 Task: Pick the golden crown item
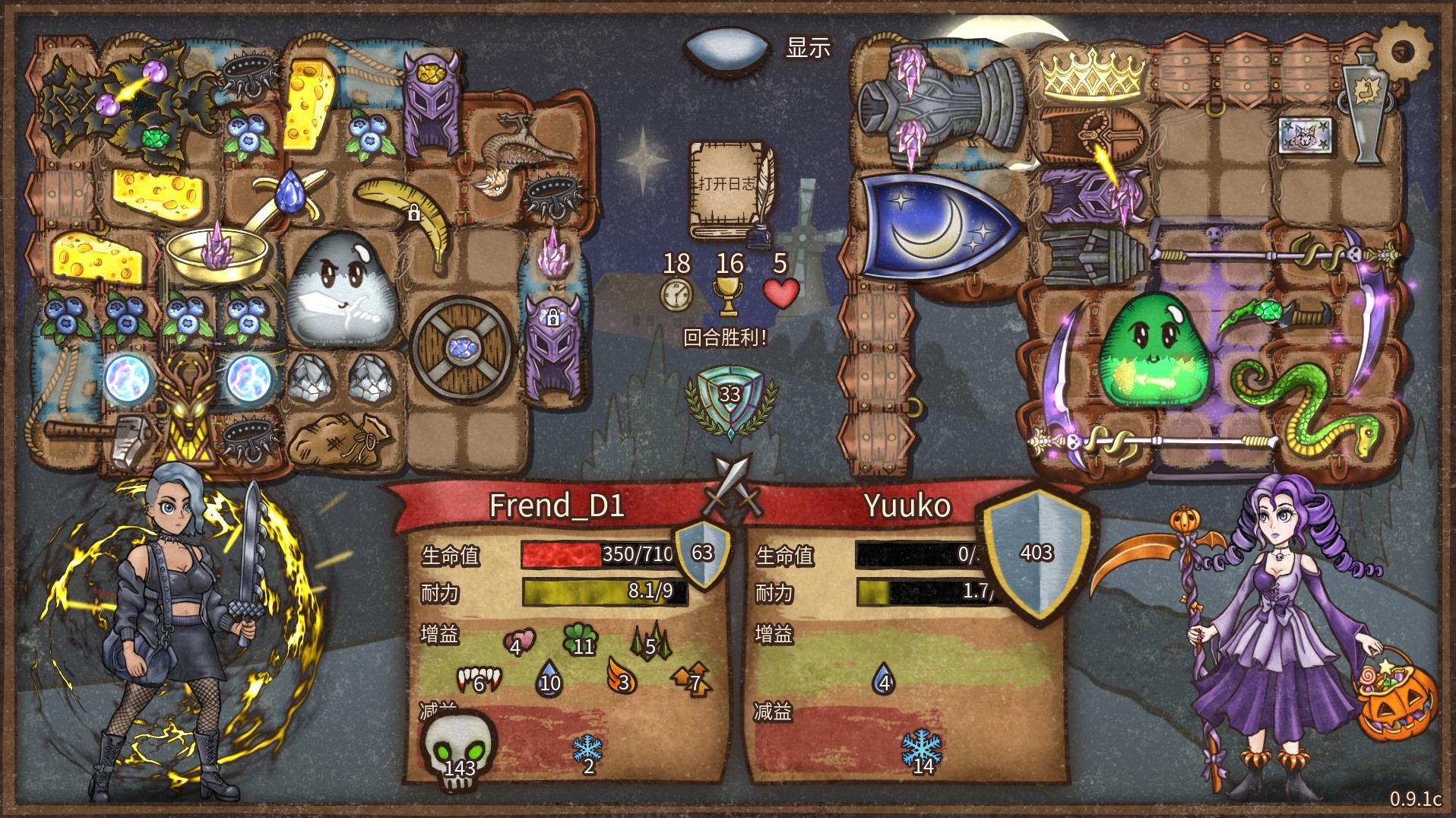[x=1092, y=75]
